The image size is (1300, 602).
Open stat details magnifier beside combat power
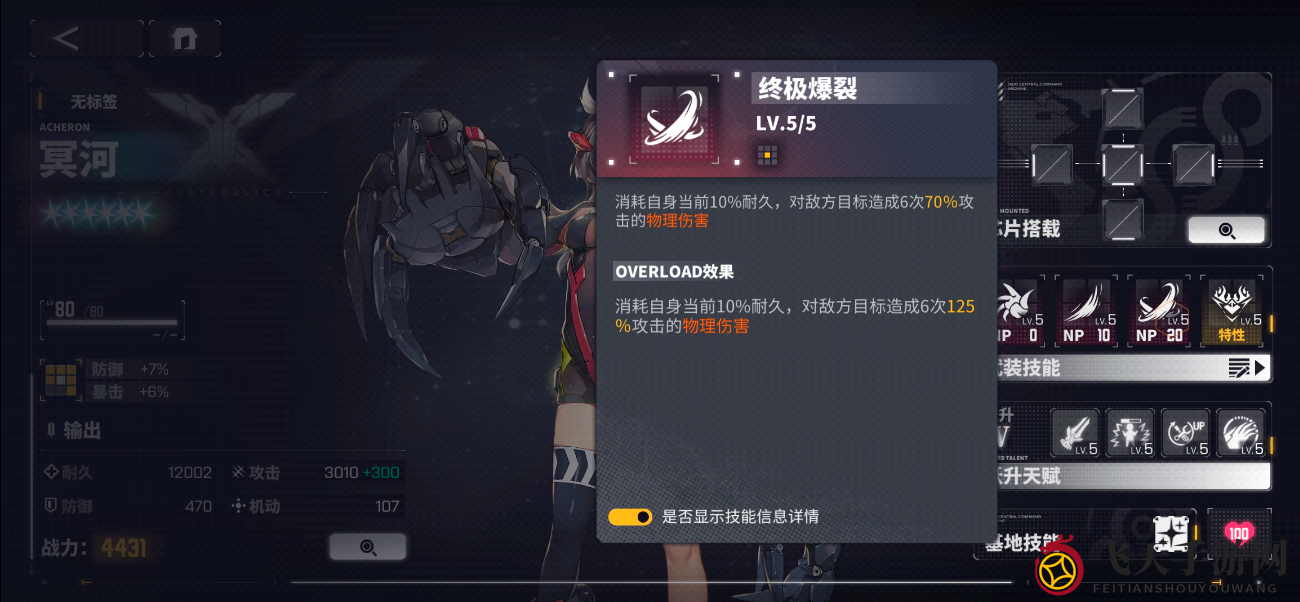(367, 547)
